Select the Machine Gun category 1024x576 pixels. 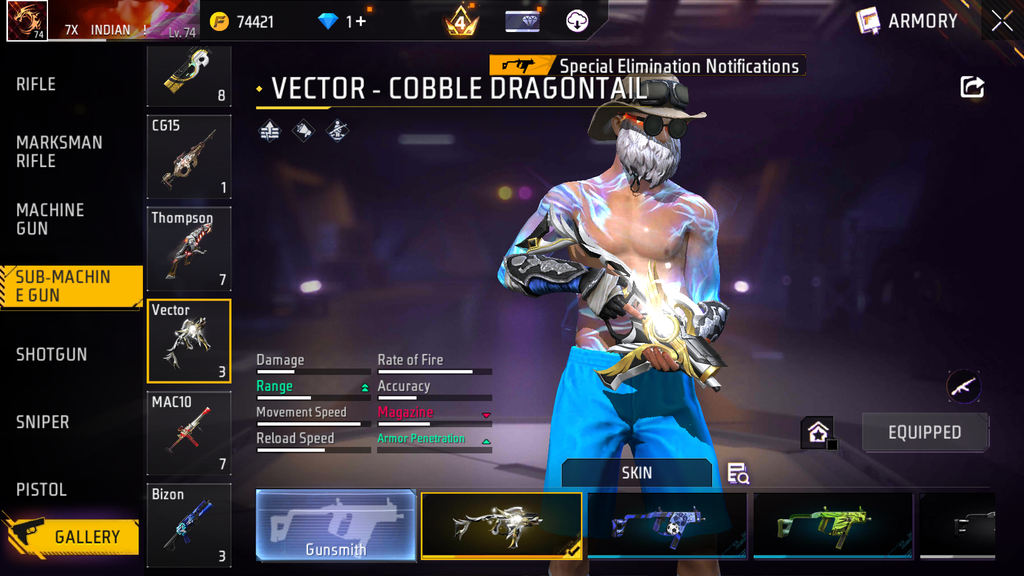click(x=50, y=219)
